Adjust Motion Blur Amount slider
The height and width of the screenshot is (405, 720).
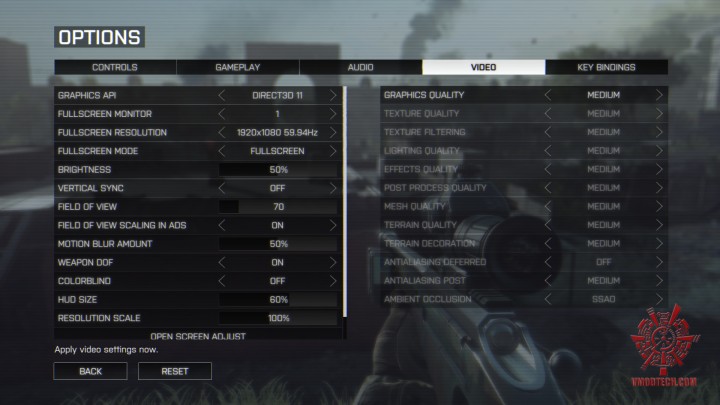(278, 244)
